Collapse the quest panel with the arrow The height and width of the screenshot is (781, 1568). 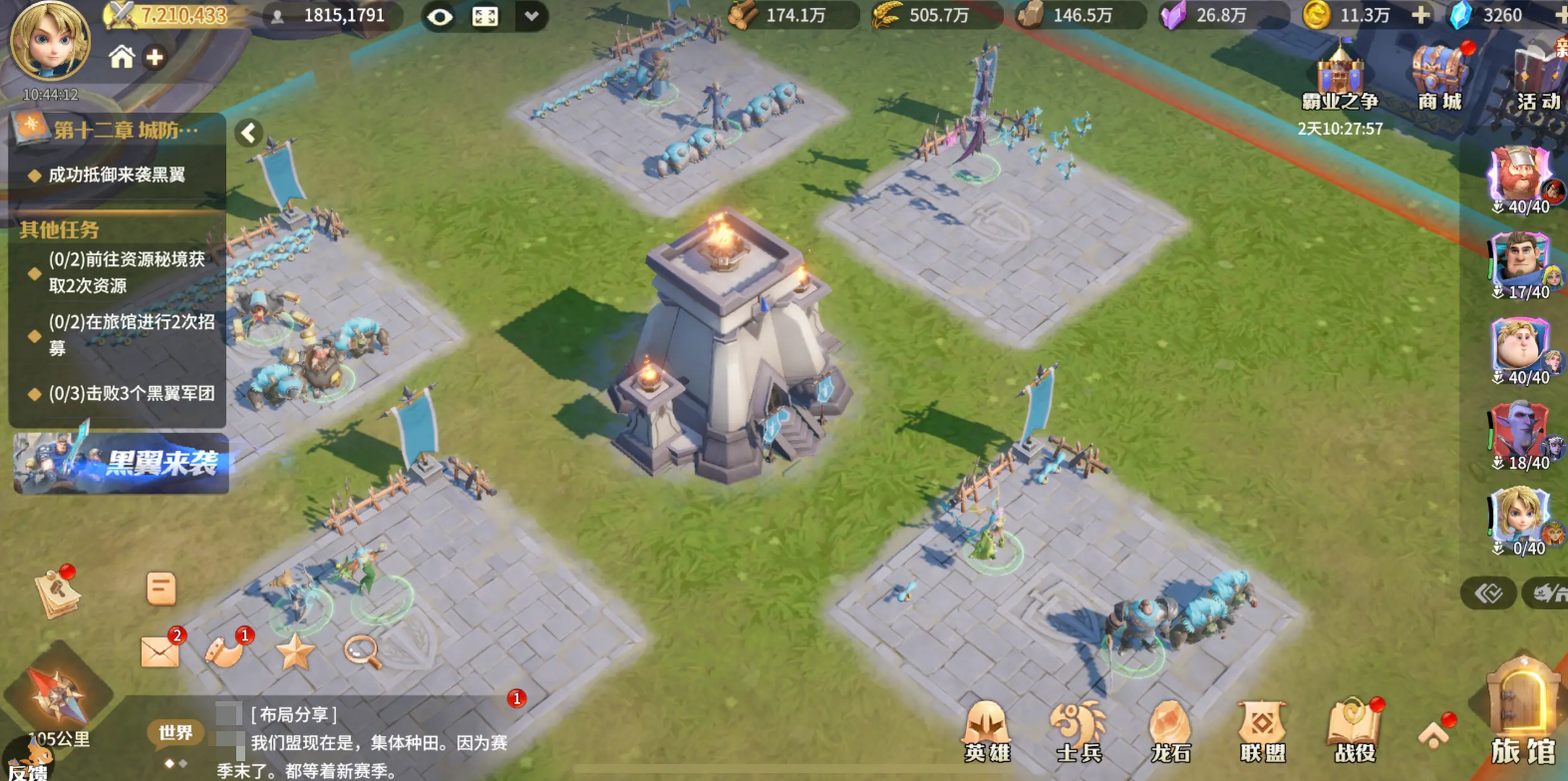[x=249, y=133]
